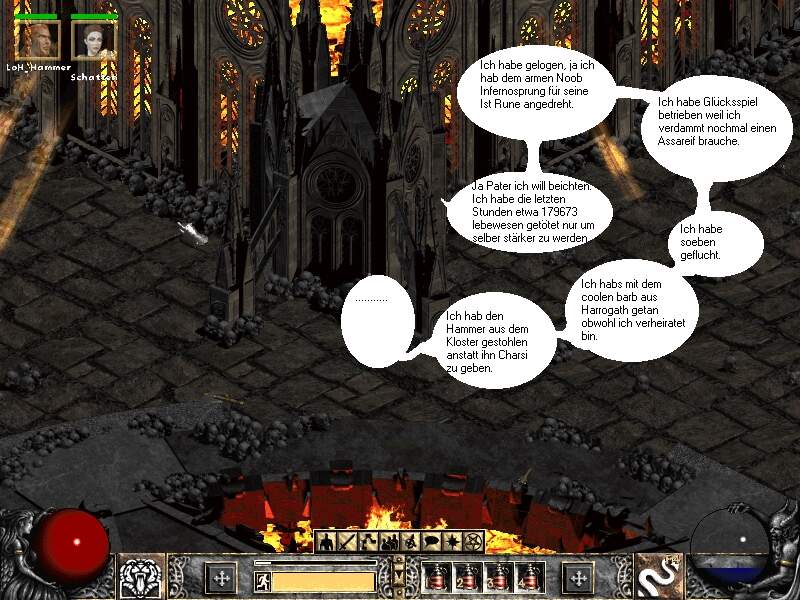Open the skill tree icon

pos(369,542)
